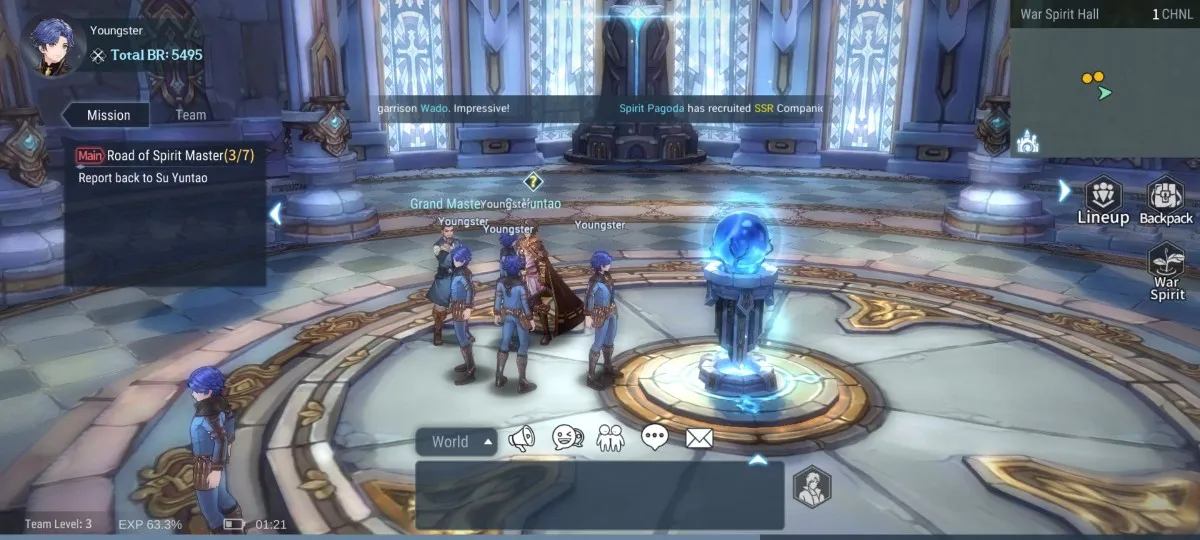
Task: Switch to the Mission tab
Action: (x=108, y=115)
